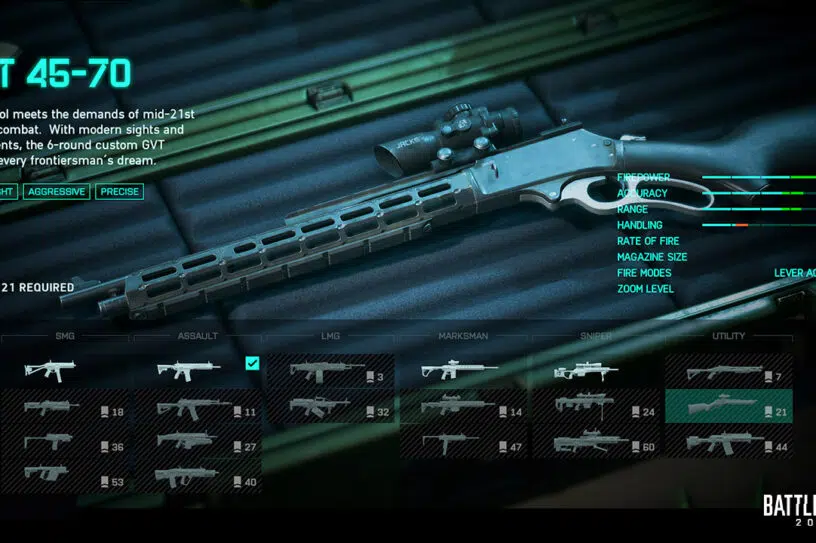
Task: Pick the sniper rifle locked at level 24
Action: [x=595, y=408]
